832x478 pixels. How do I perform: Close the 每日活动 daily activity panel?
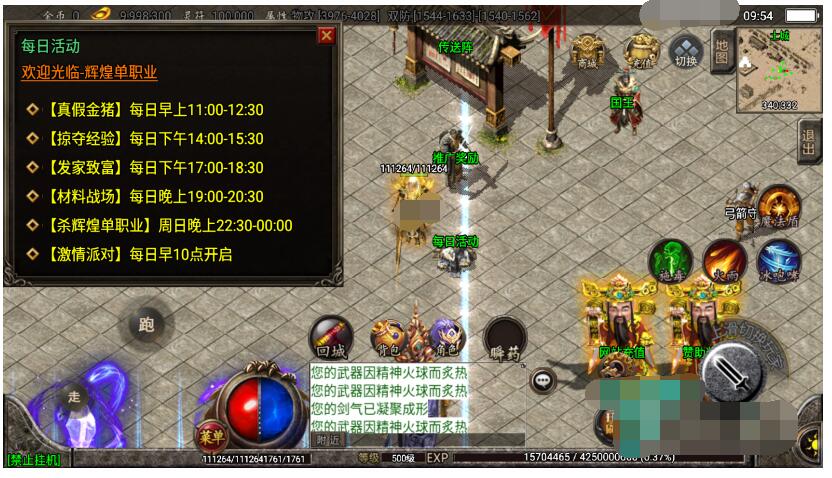[326, 36]
